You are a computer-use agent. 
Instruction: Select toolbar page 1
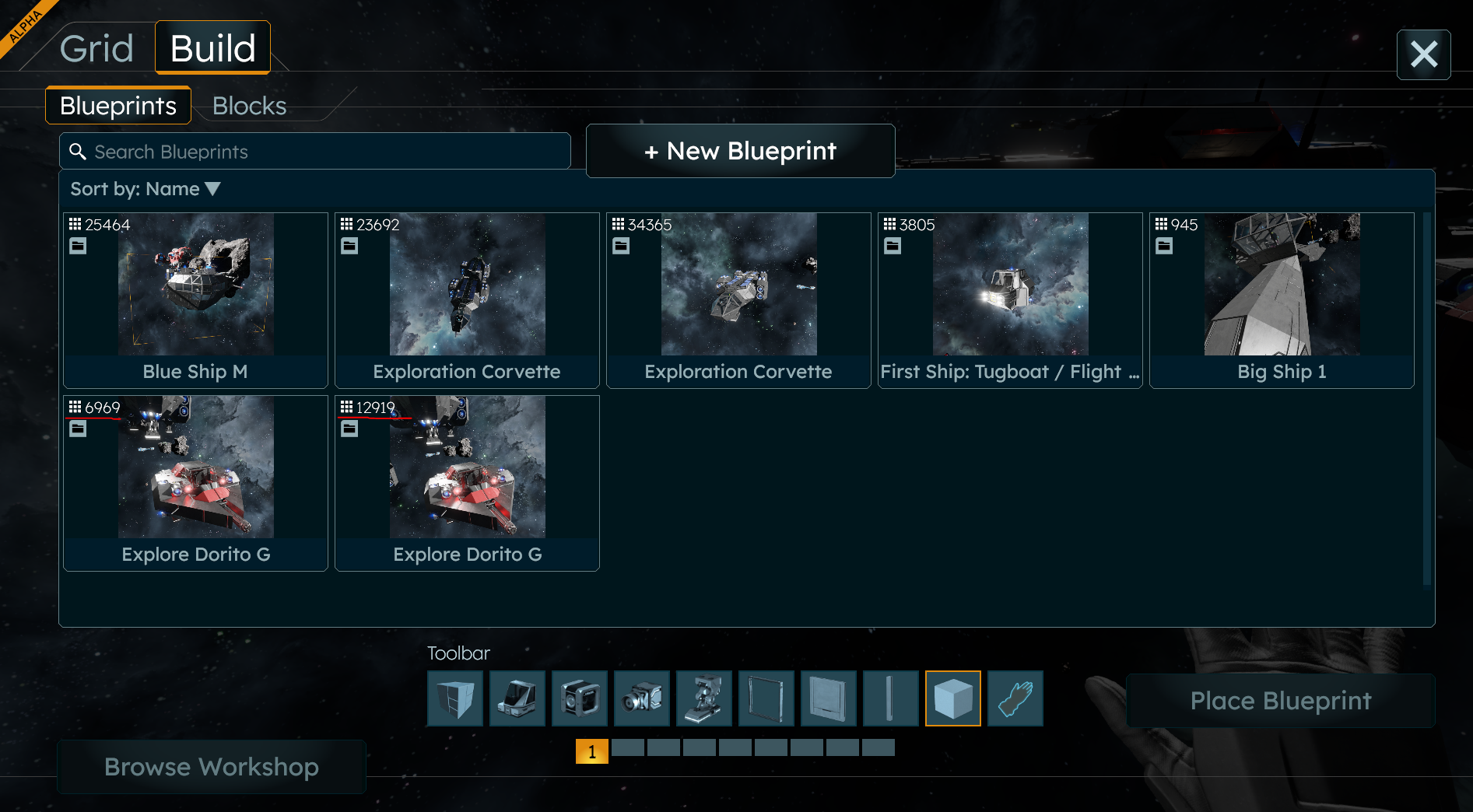[x=591, y=751]
